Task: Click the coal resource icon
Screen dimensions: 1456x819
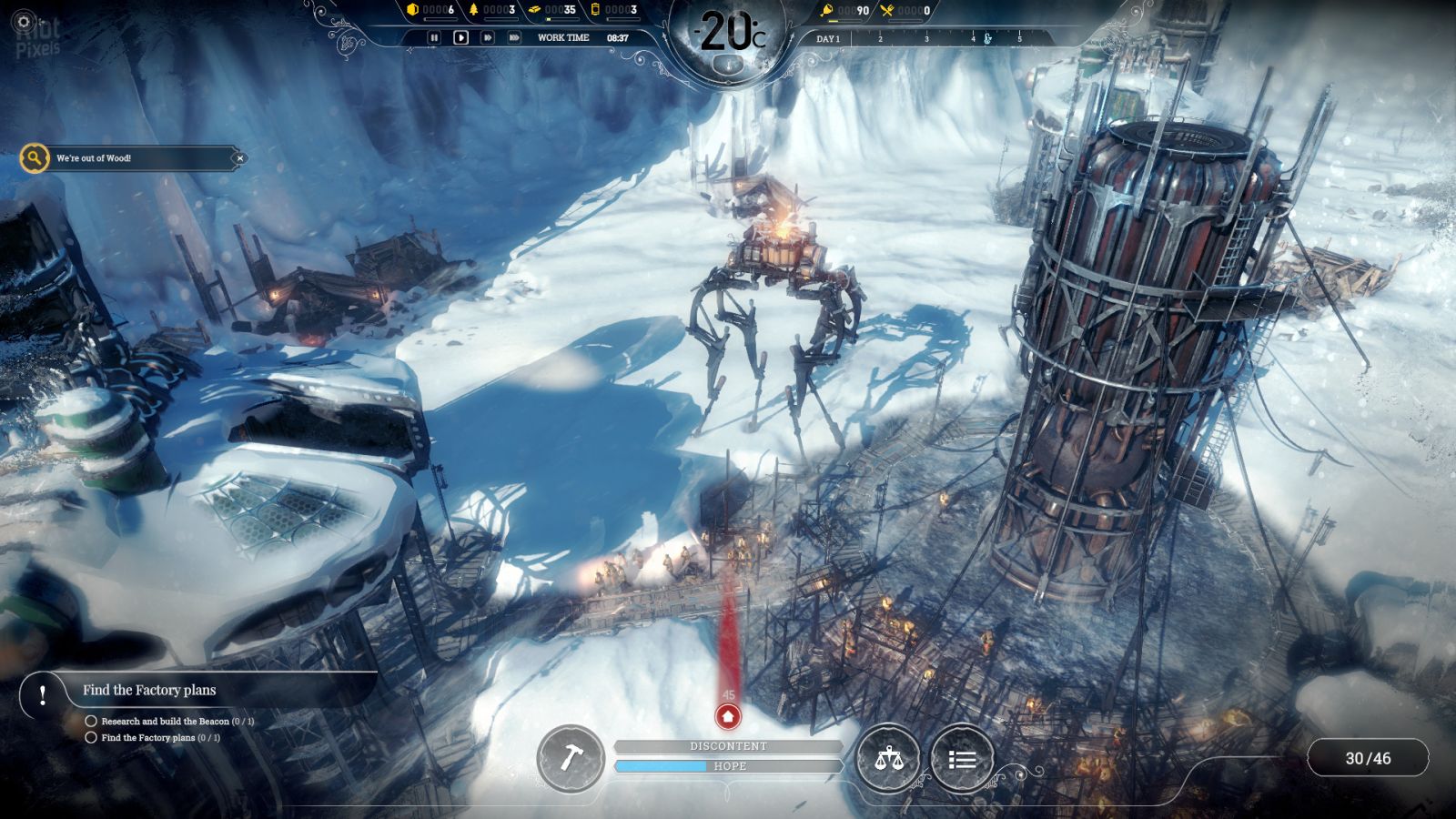Action: tap(413, 10)
